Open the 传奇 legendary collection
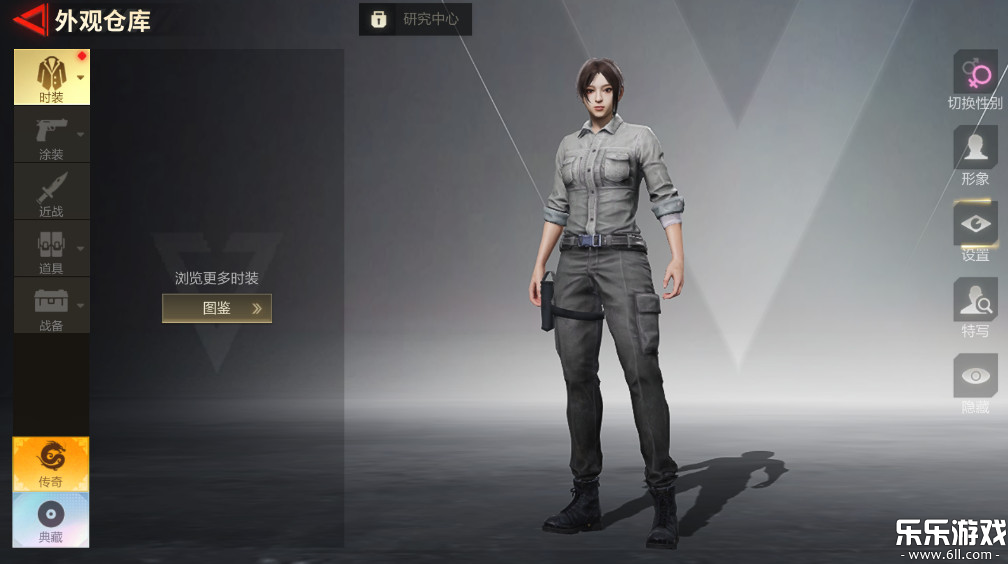 51,464
